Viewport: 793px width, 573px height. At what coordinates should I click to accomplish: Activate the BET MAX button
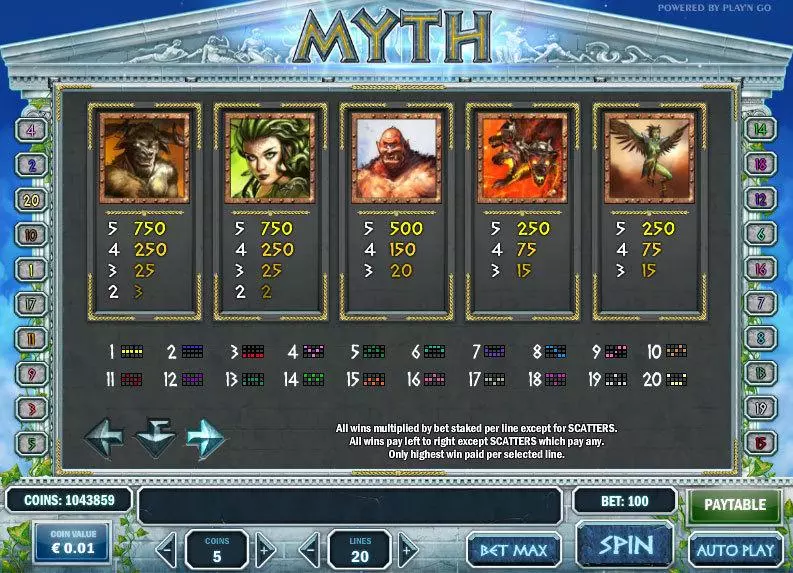(x=513, y=549)
